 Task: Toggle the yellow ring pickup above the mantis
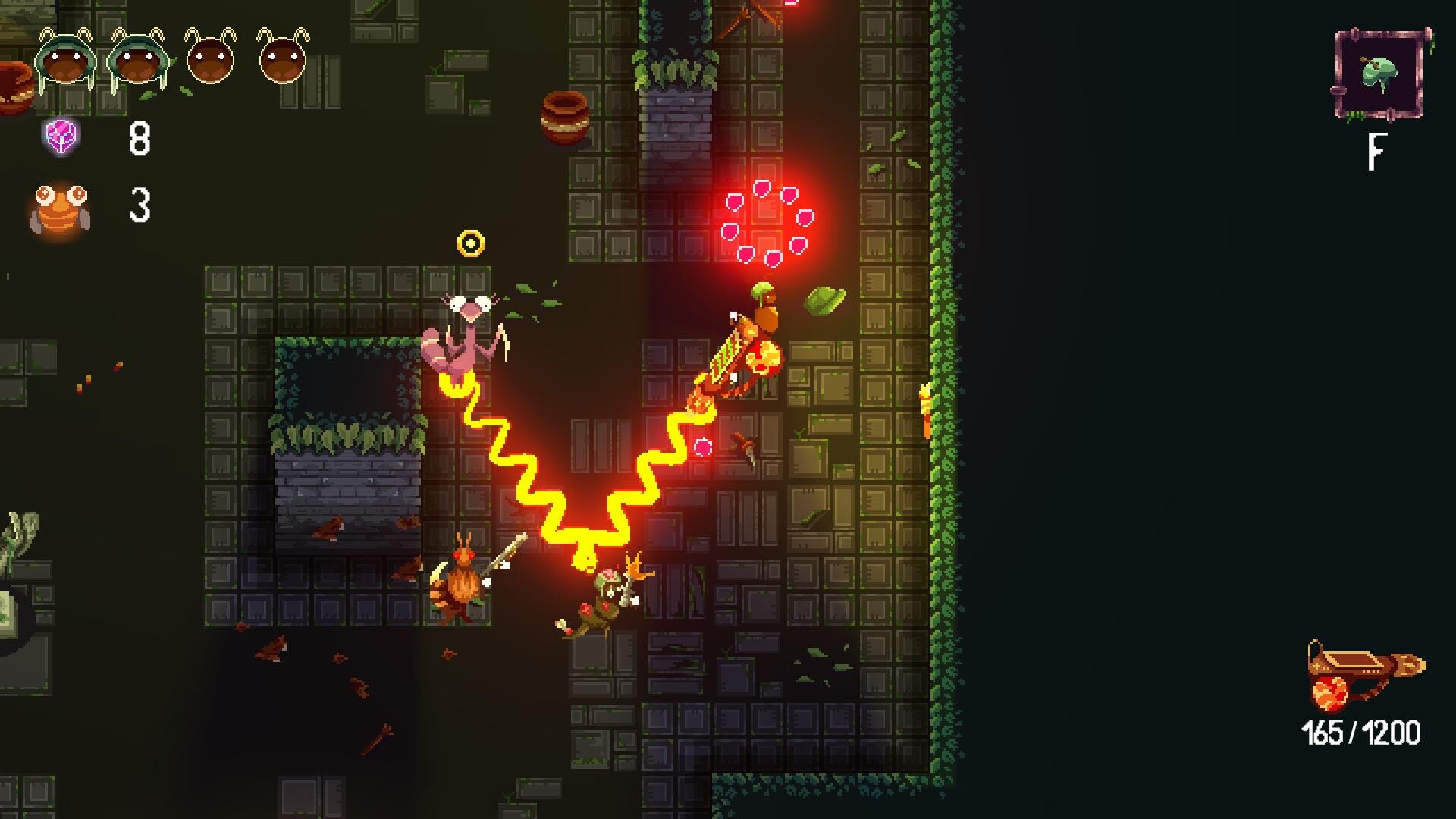472,243
